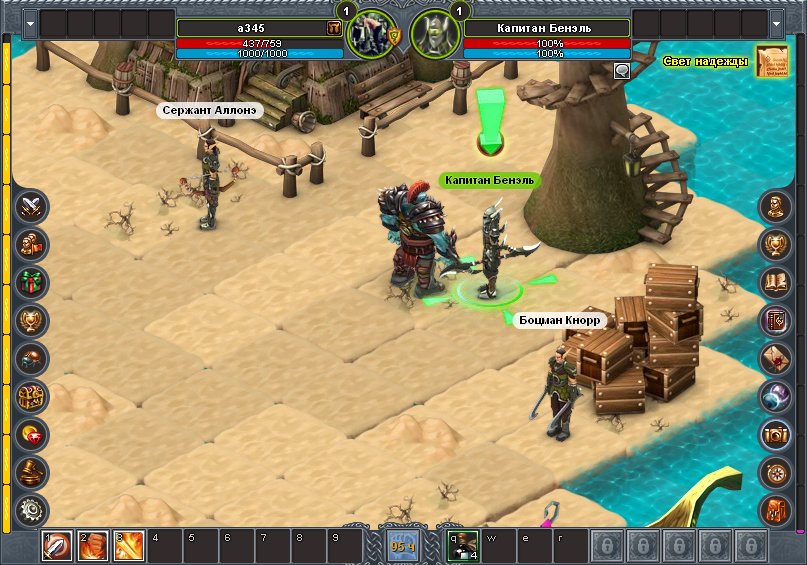The image size is (807, 565).
Task: Open the gold trophy icon in left sidebar
Action: (33, 321)
